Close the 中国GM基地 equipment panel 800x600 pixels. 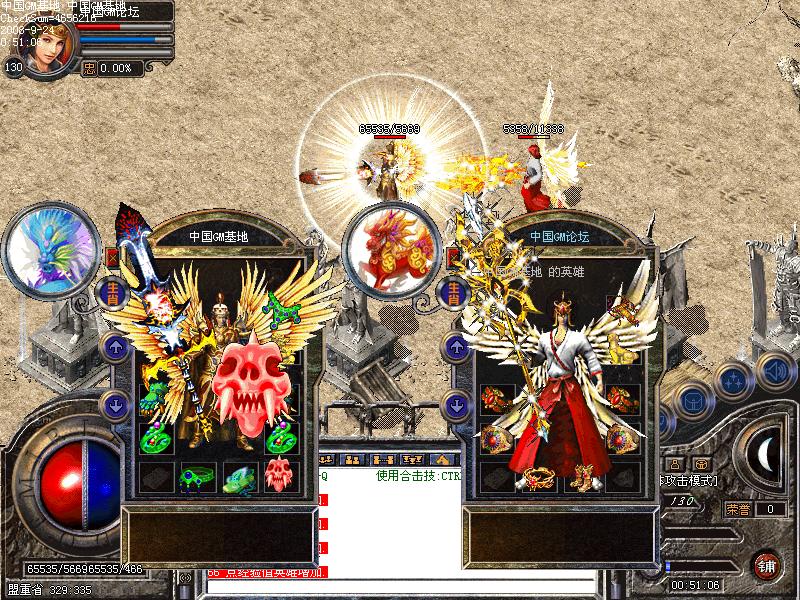click(x=112, y=255)
